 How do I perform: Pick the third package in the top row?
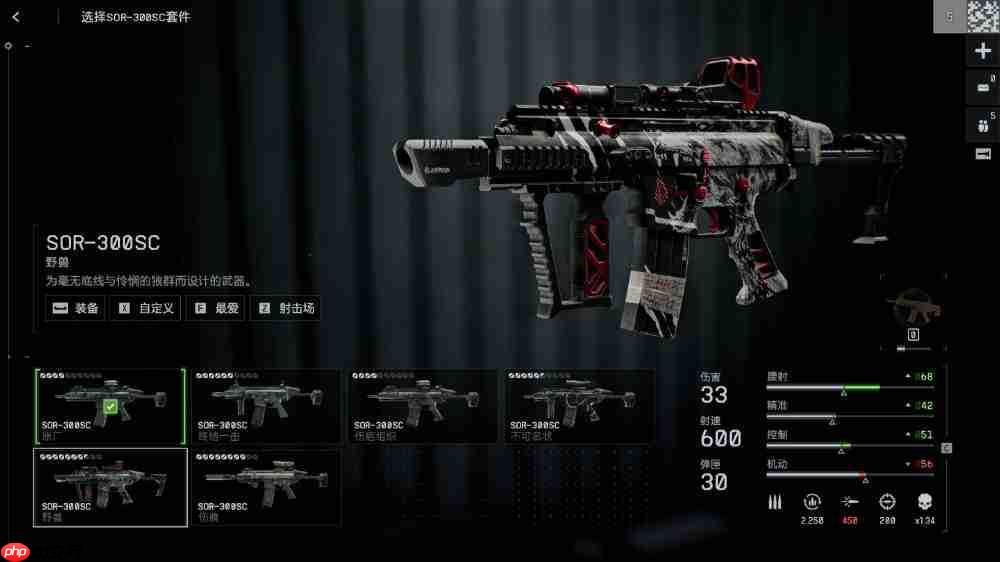(422, 406)
